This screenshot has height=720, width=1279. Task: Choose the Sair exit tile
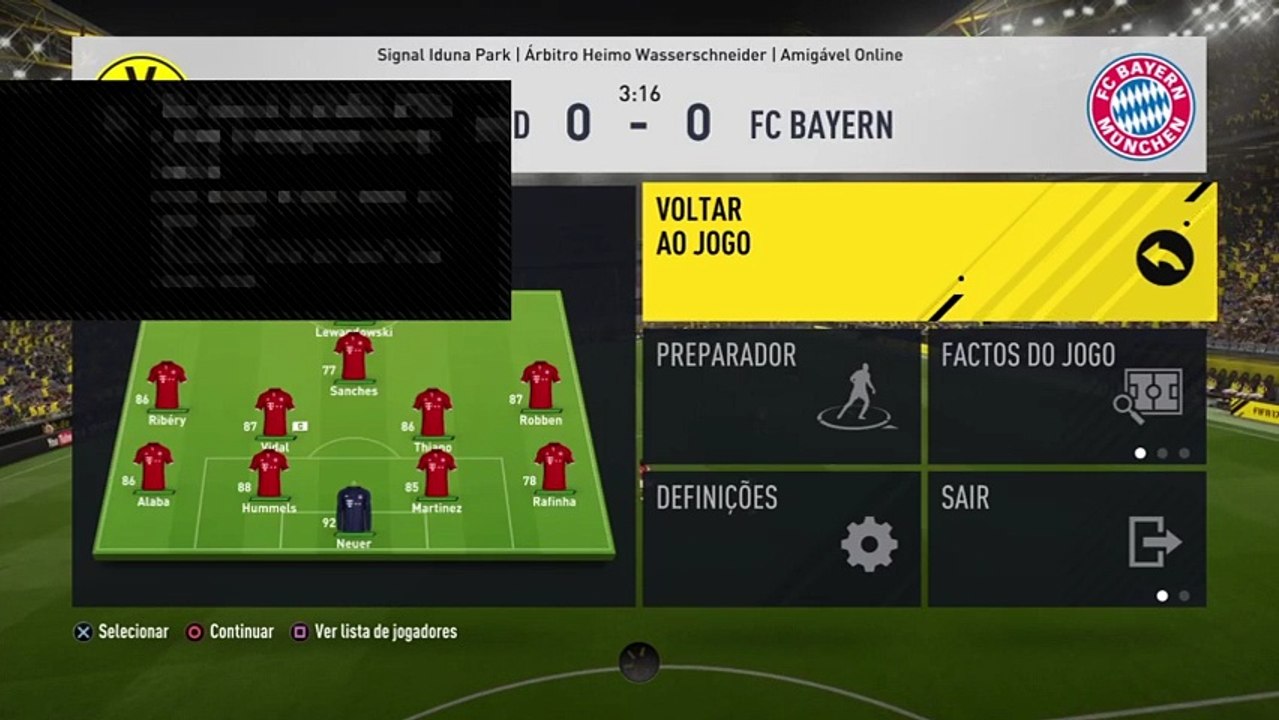1066,539
